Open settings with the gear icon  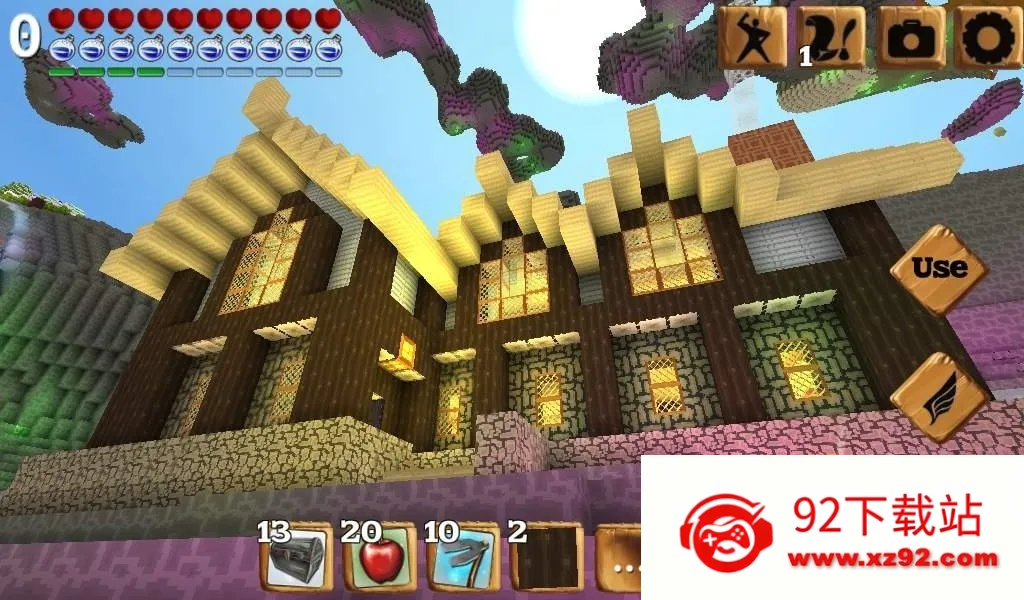(x=987, y=37)
